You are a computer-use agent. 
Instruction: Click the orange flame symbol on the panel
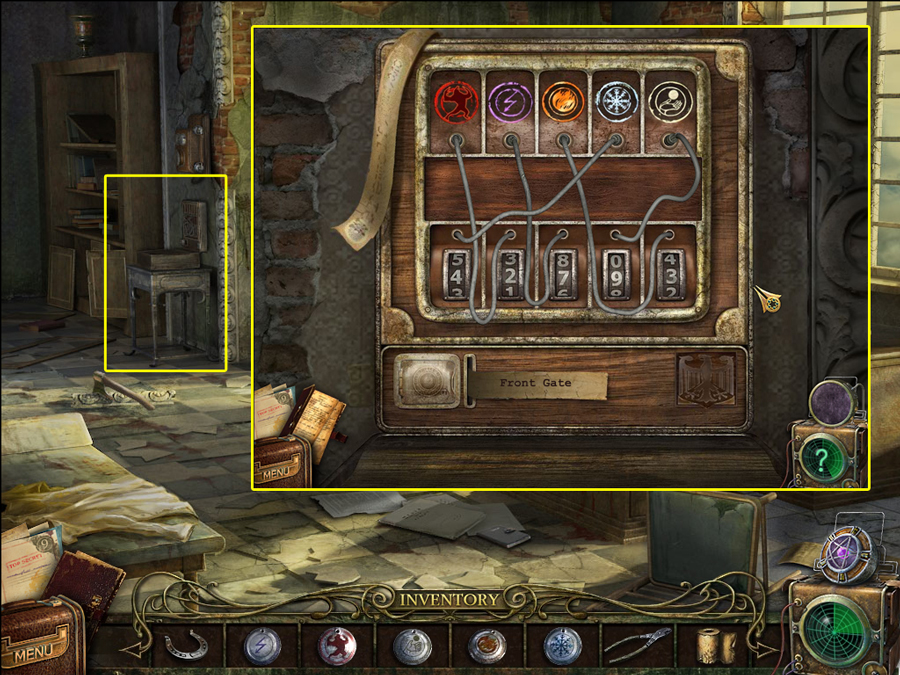click(x=562, y=101)
